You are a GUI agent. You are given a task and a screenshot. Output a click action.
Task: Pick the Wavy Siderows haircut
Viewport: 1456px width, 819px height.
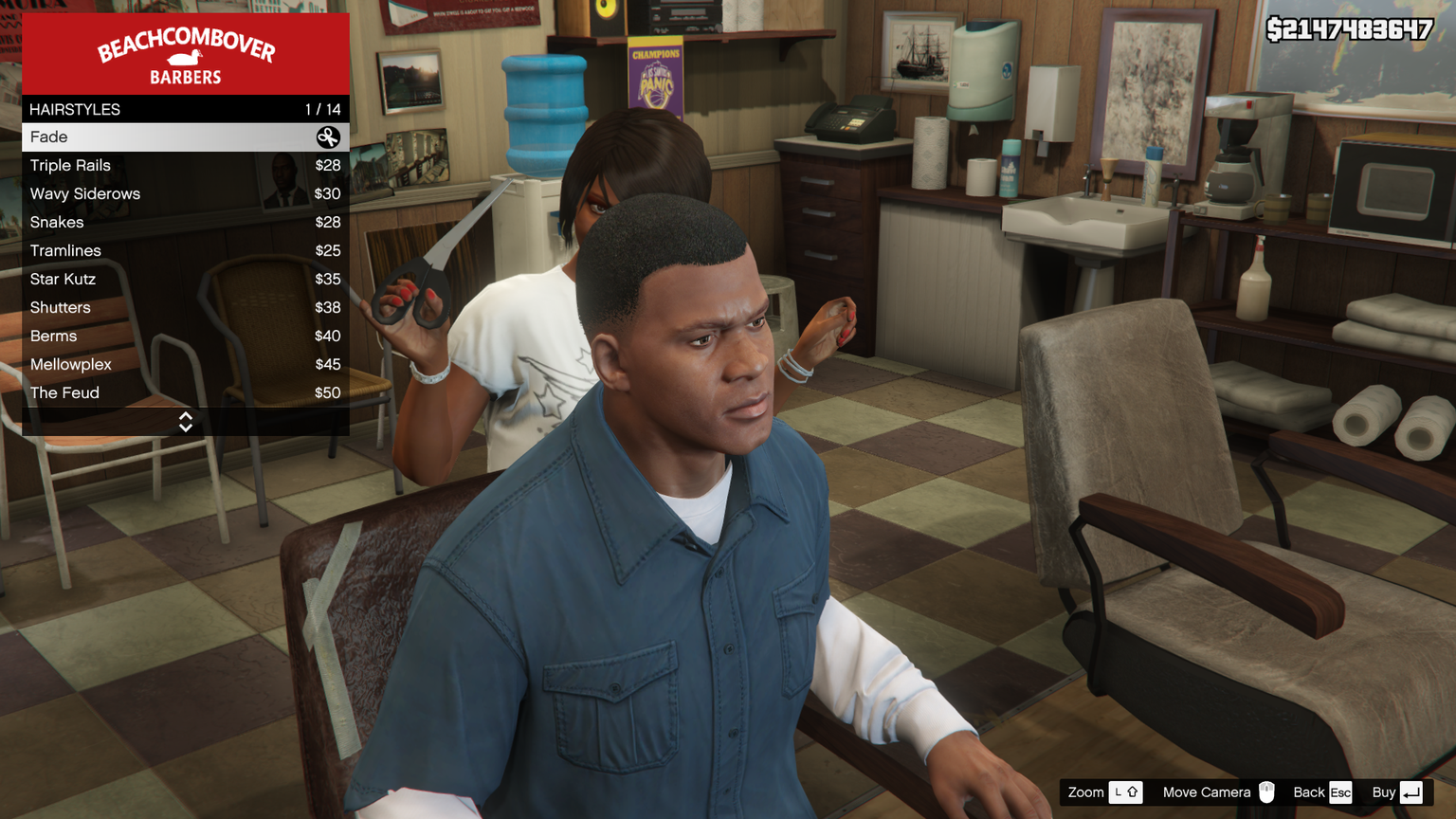pos(185,194)
